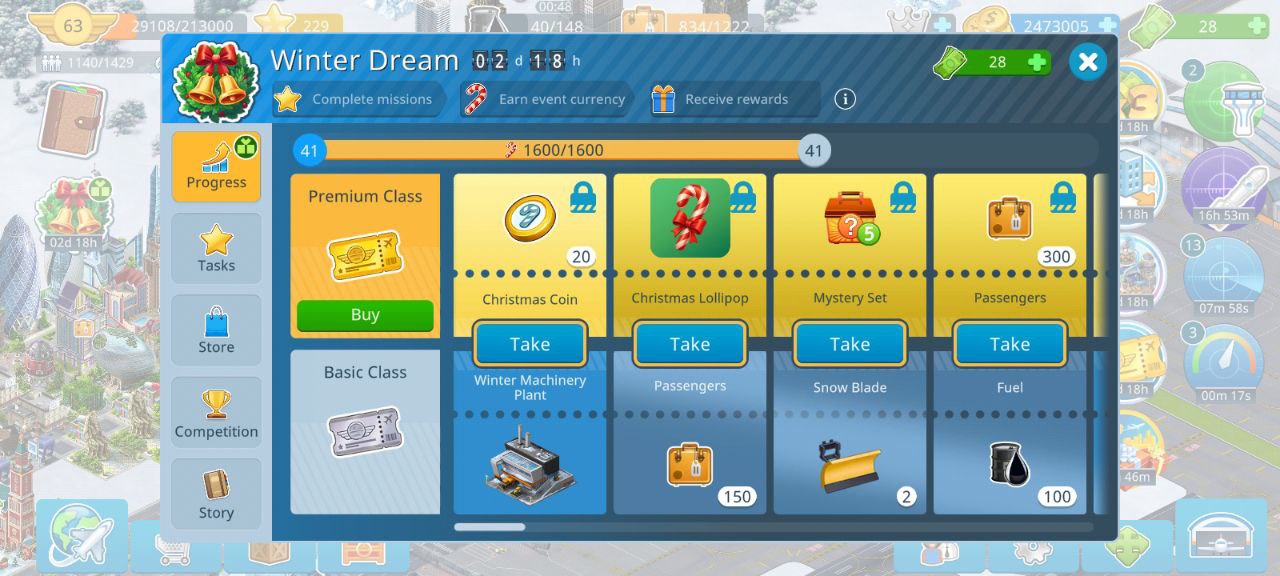Buy the Premium Class ticket
The height and width of the screenshot is (576, 1280).
(365, 315)
